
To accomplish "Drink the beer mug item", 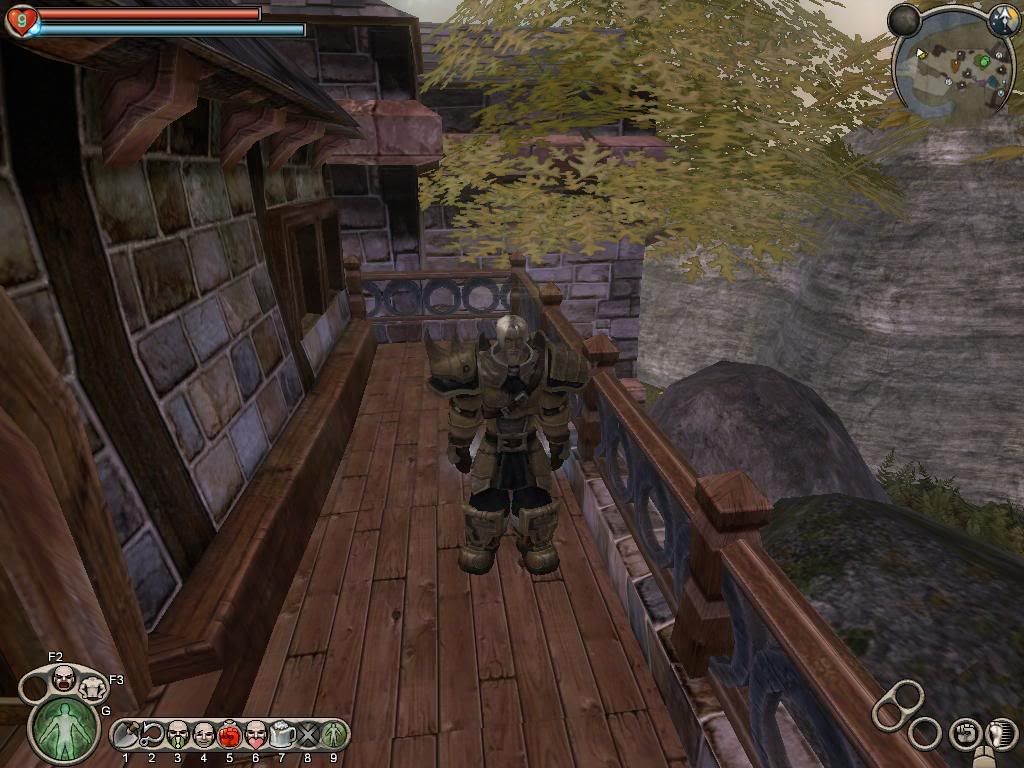I will 281,735.
